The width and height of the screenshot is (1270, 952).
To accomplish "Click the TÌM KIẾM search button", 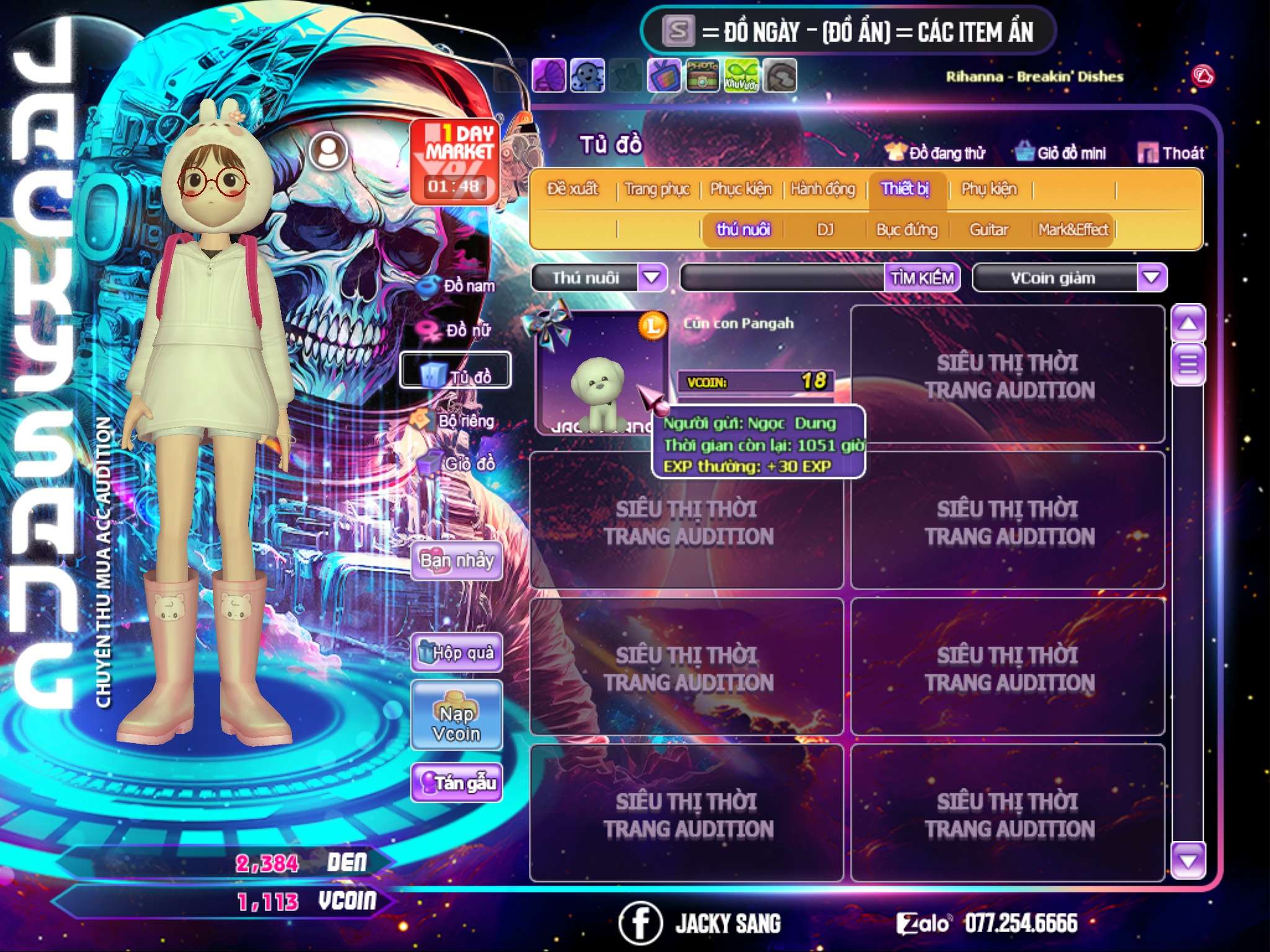I will [921, 278].
